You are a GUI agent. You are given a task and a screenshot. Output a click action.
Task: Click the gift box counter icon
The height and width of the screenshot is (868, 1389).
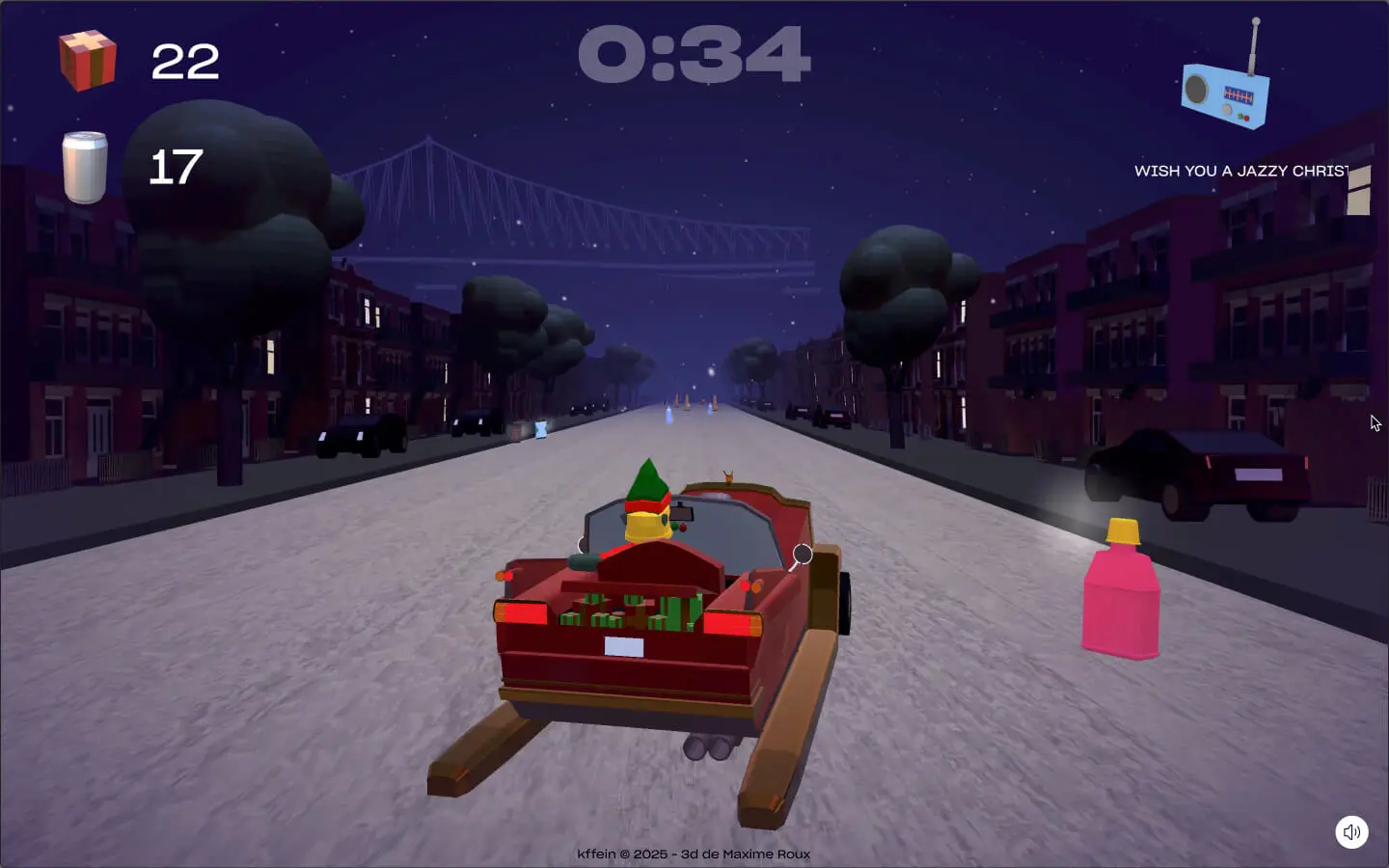click(x=90, y=62)
